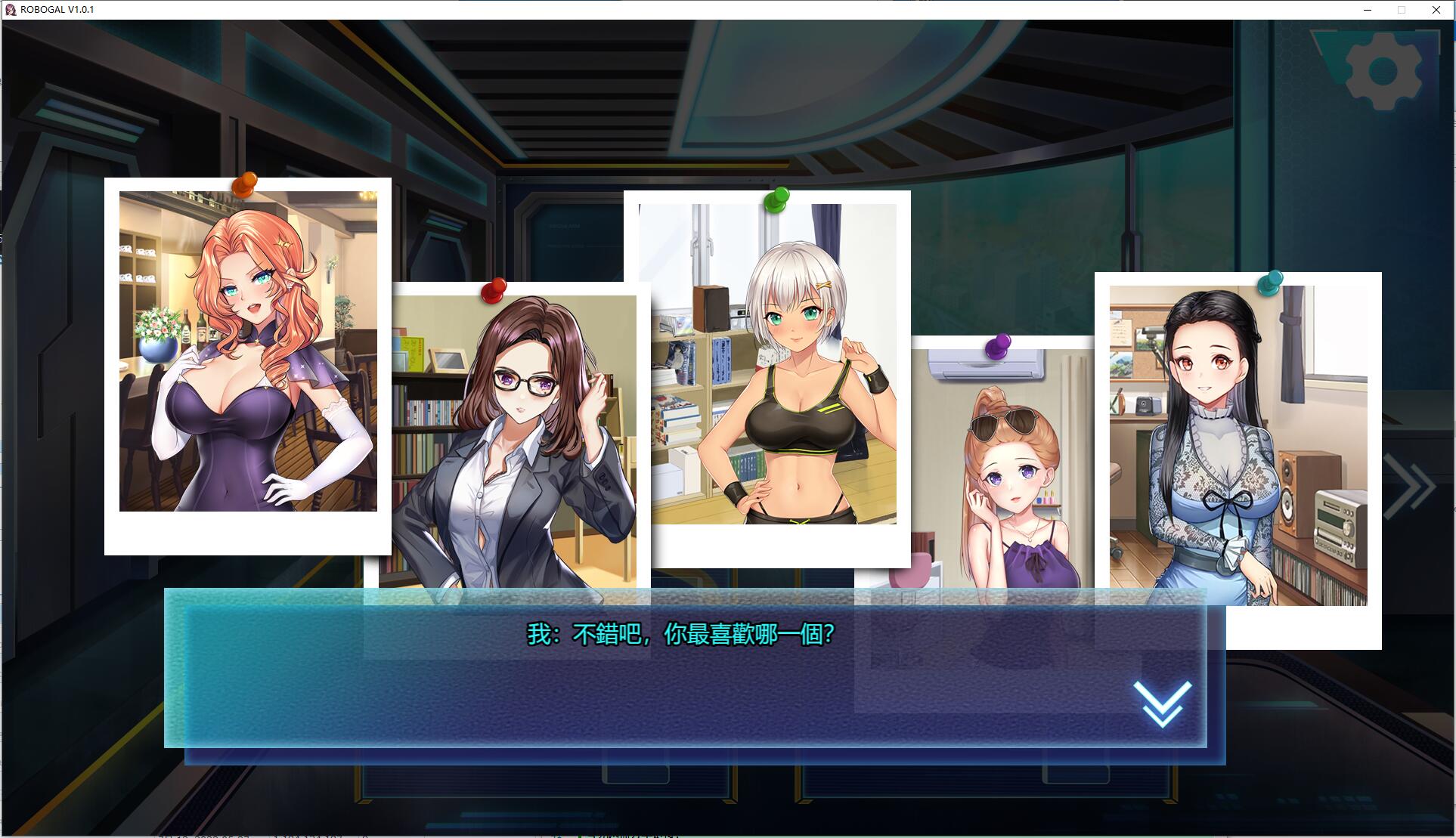
Task: Click the spoken dialogue text line
Action: click(679, 635)
